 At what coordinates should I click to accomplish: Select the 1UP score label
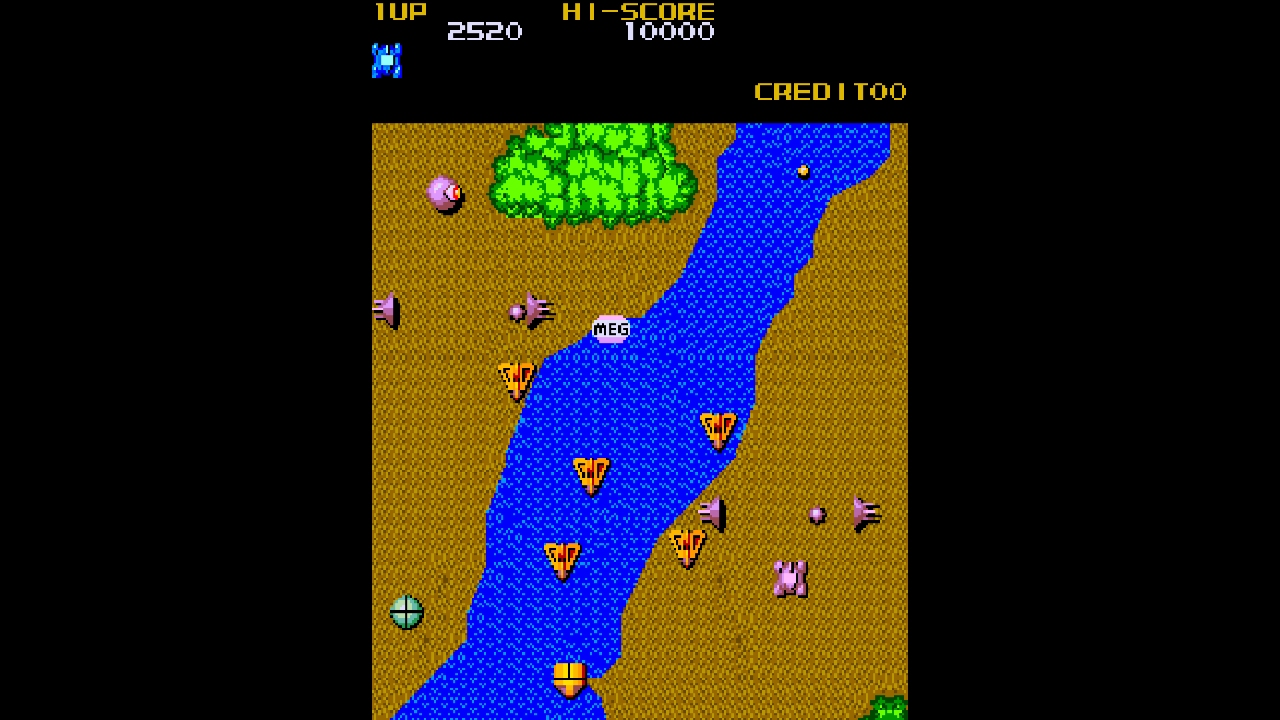point(399,11)
